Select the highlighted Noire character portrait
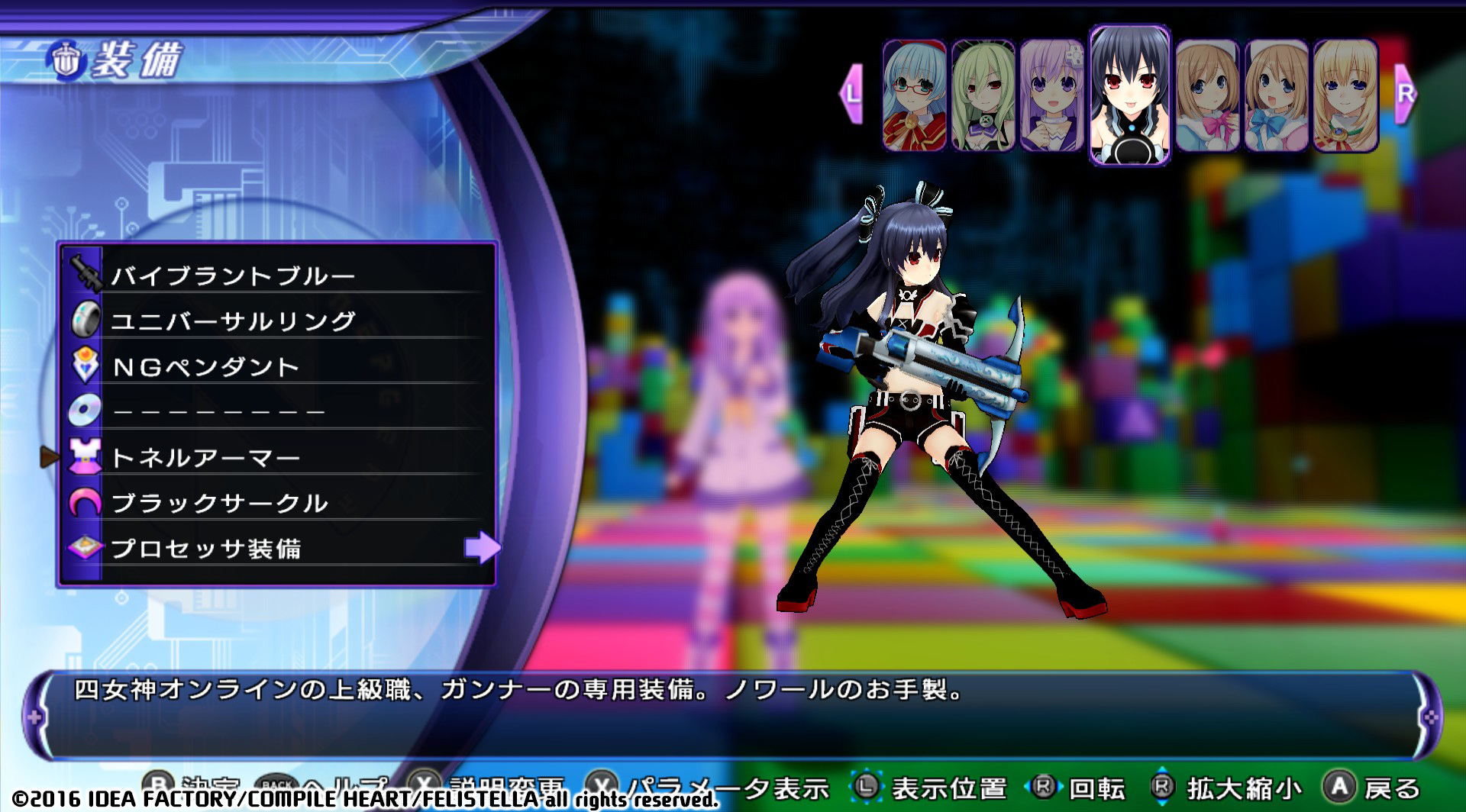 [x=1129, y=94]
